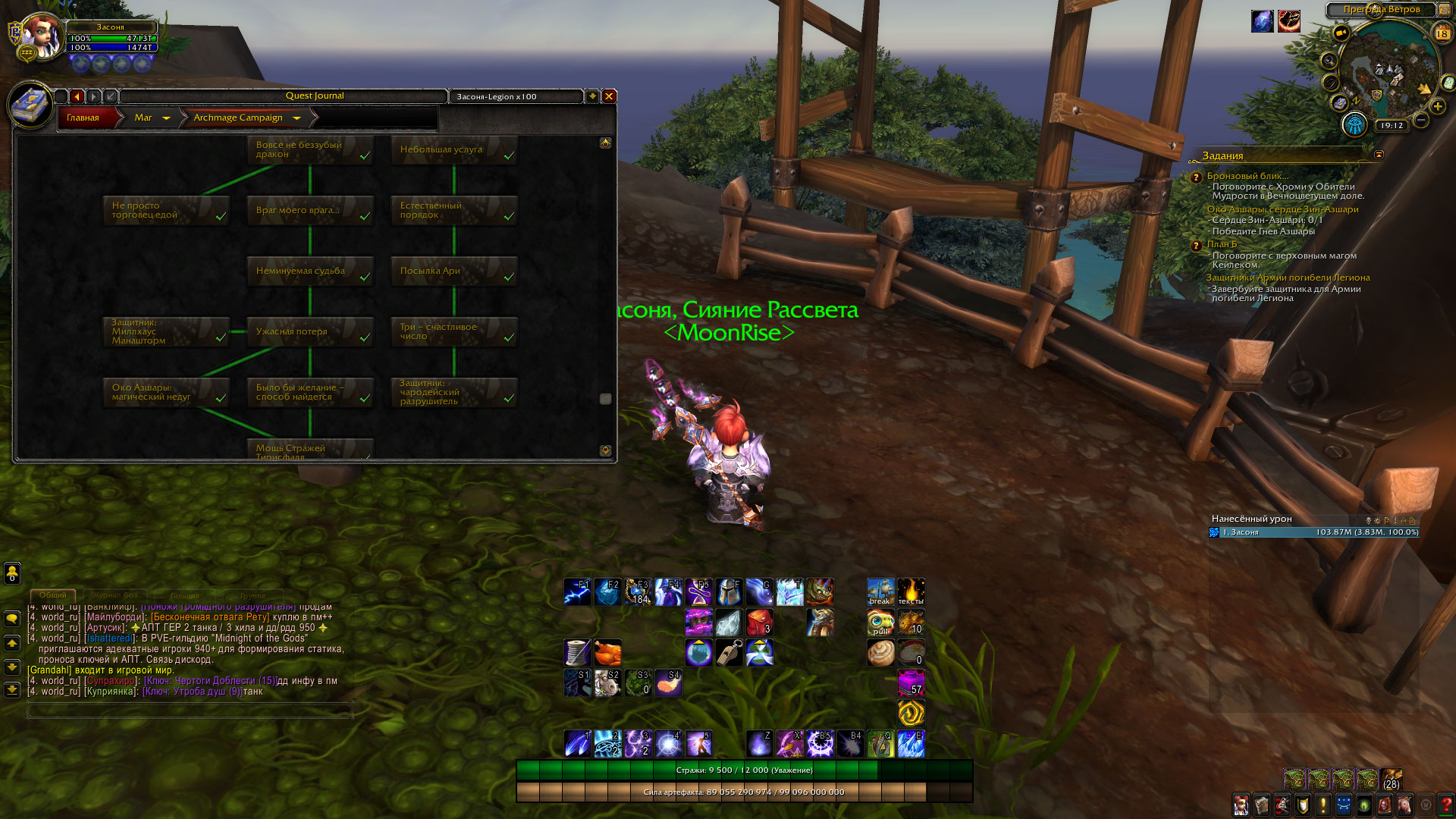Use the whistle item on the action bar
This screenshot has width=1456, height=819.
(729, 652)
